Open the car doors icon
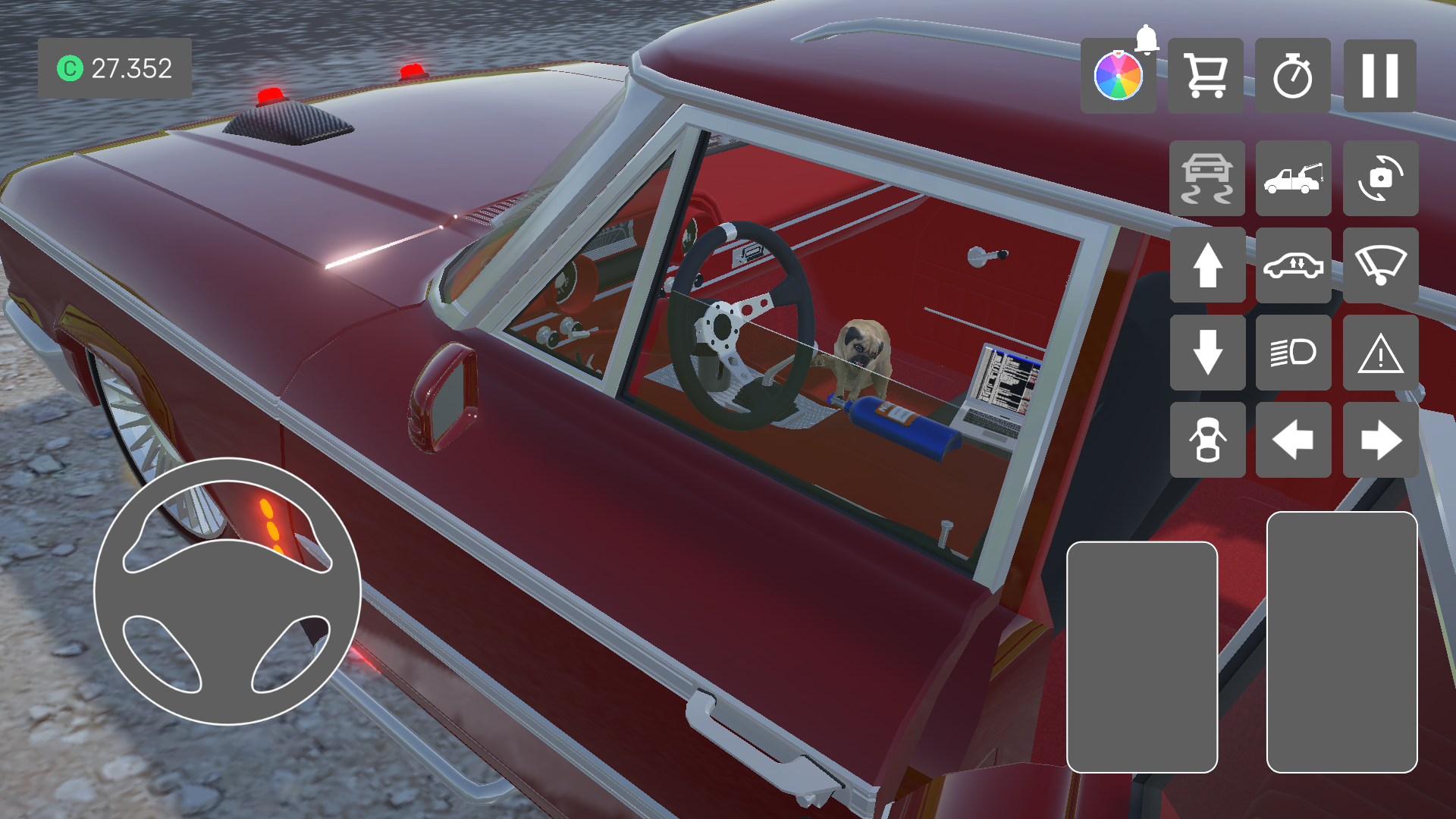This screenshot has width=1456, height=819. pyautogui.click(x=1207, y=438)
